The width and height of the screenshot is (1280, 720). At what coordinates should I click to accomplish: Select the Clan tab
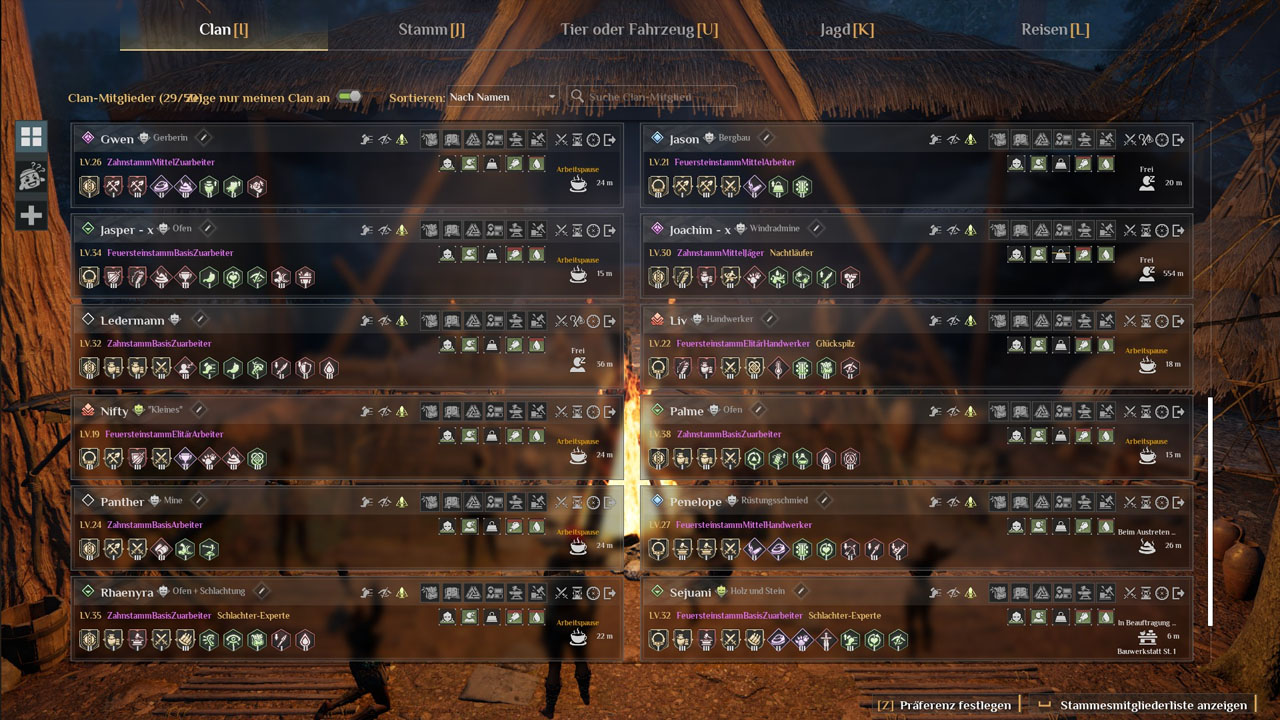coord(223,29)
